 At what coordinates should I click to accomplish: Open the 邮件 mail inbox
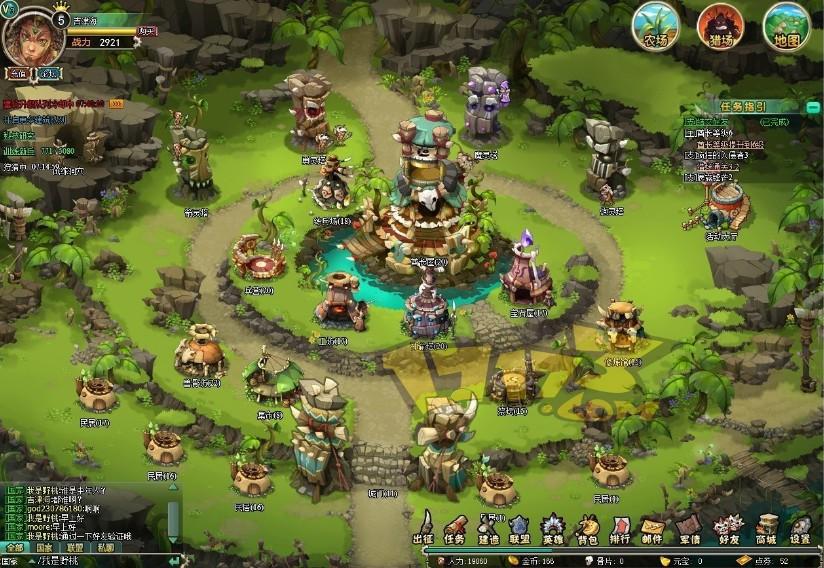[652, 528]
